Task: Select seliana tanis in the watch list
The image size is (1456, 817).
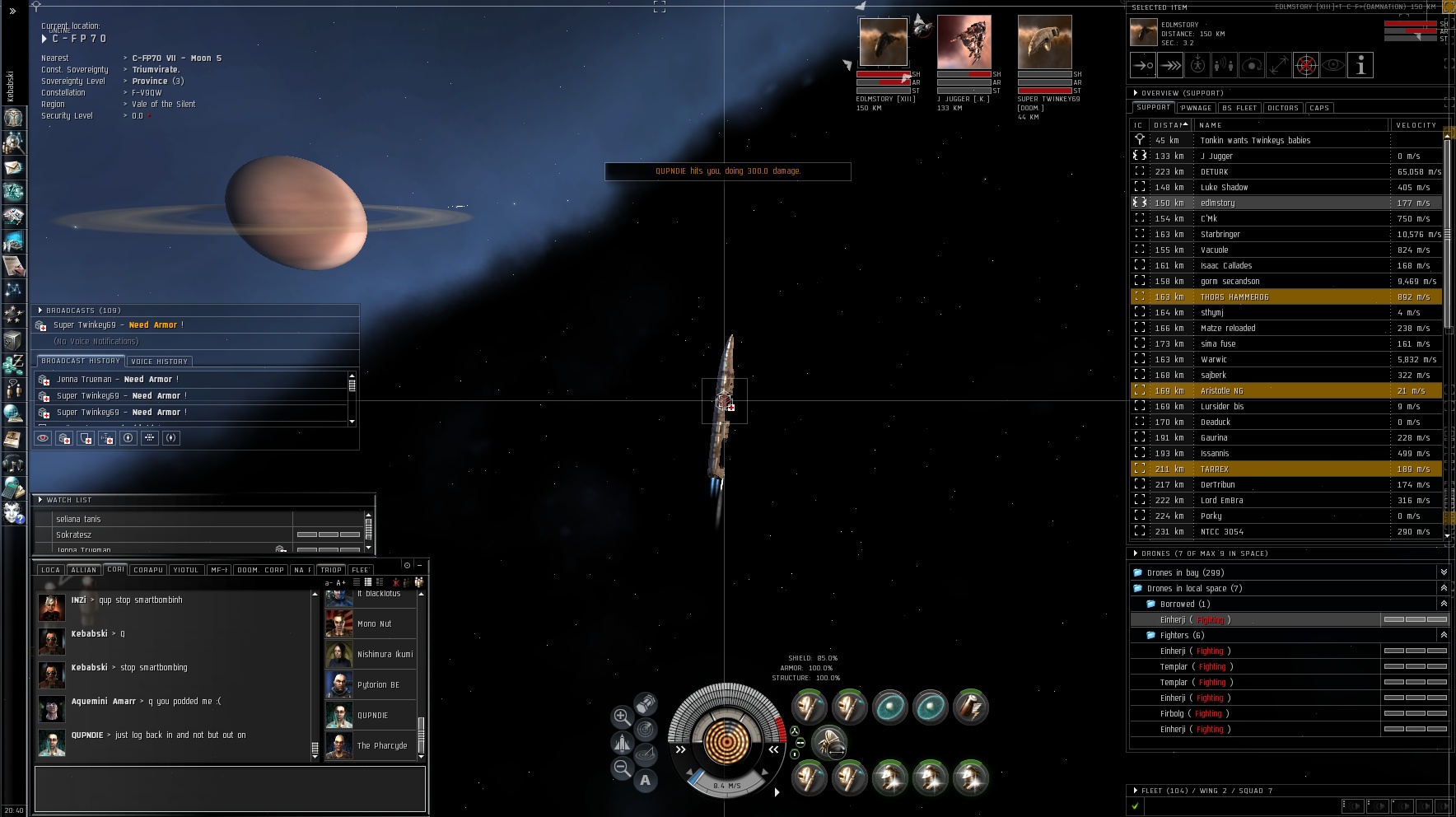Action: [x=78, y=520]
